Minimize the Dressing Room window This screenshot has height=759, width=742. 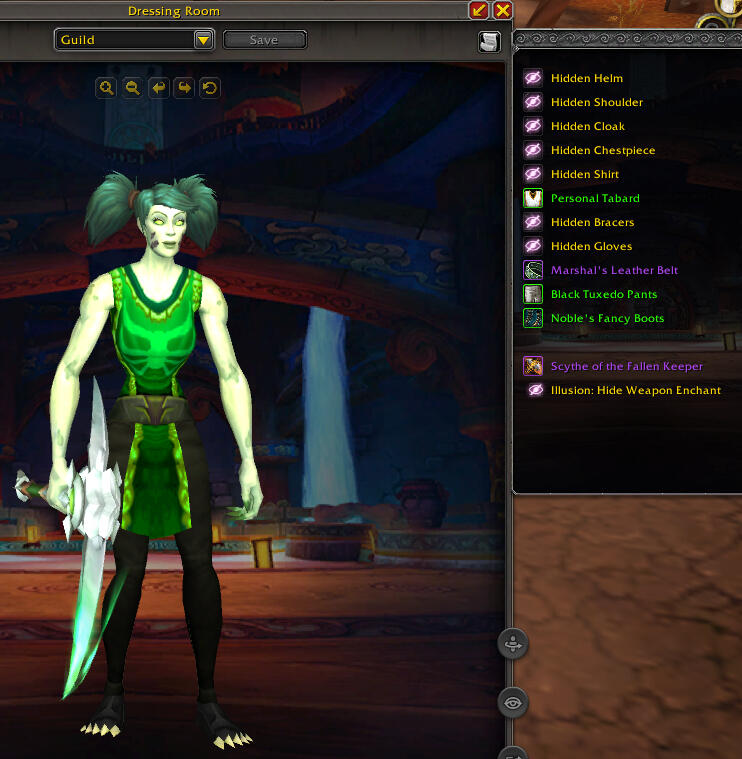tap(479, 11)
